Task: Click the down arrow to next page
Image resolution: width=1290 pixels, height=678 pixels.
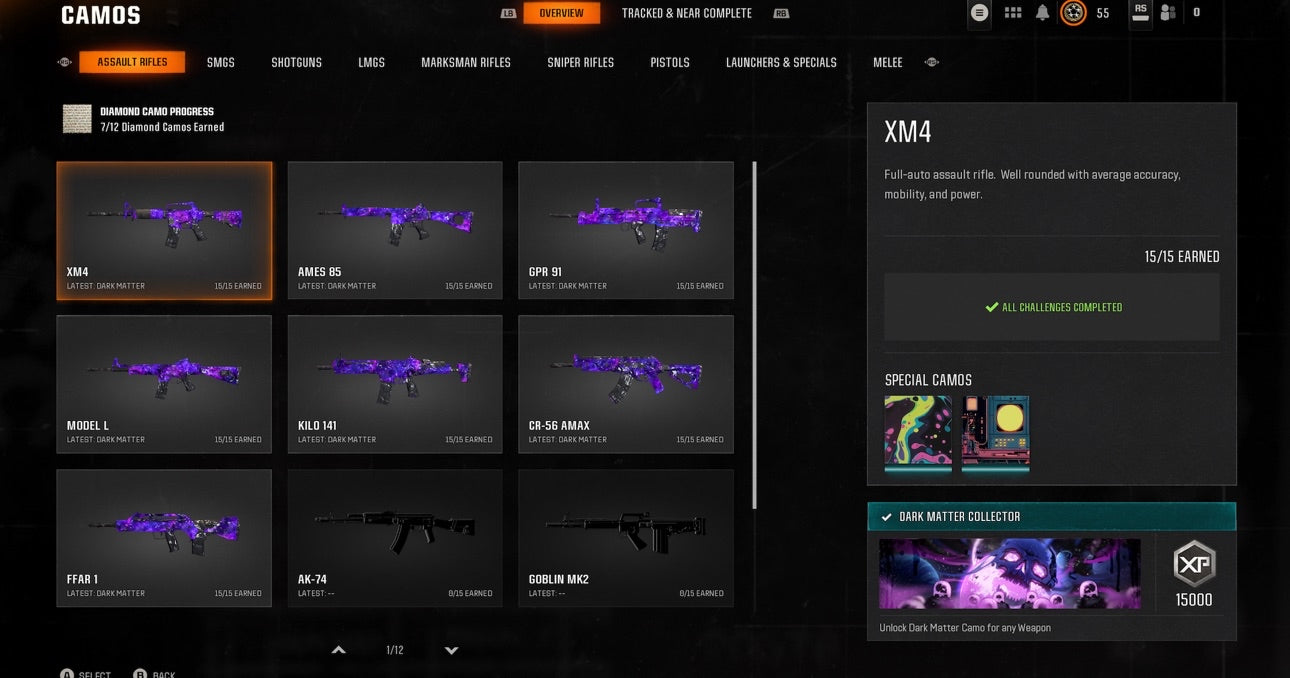Action: point(451,650)
